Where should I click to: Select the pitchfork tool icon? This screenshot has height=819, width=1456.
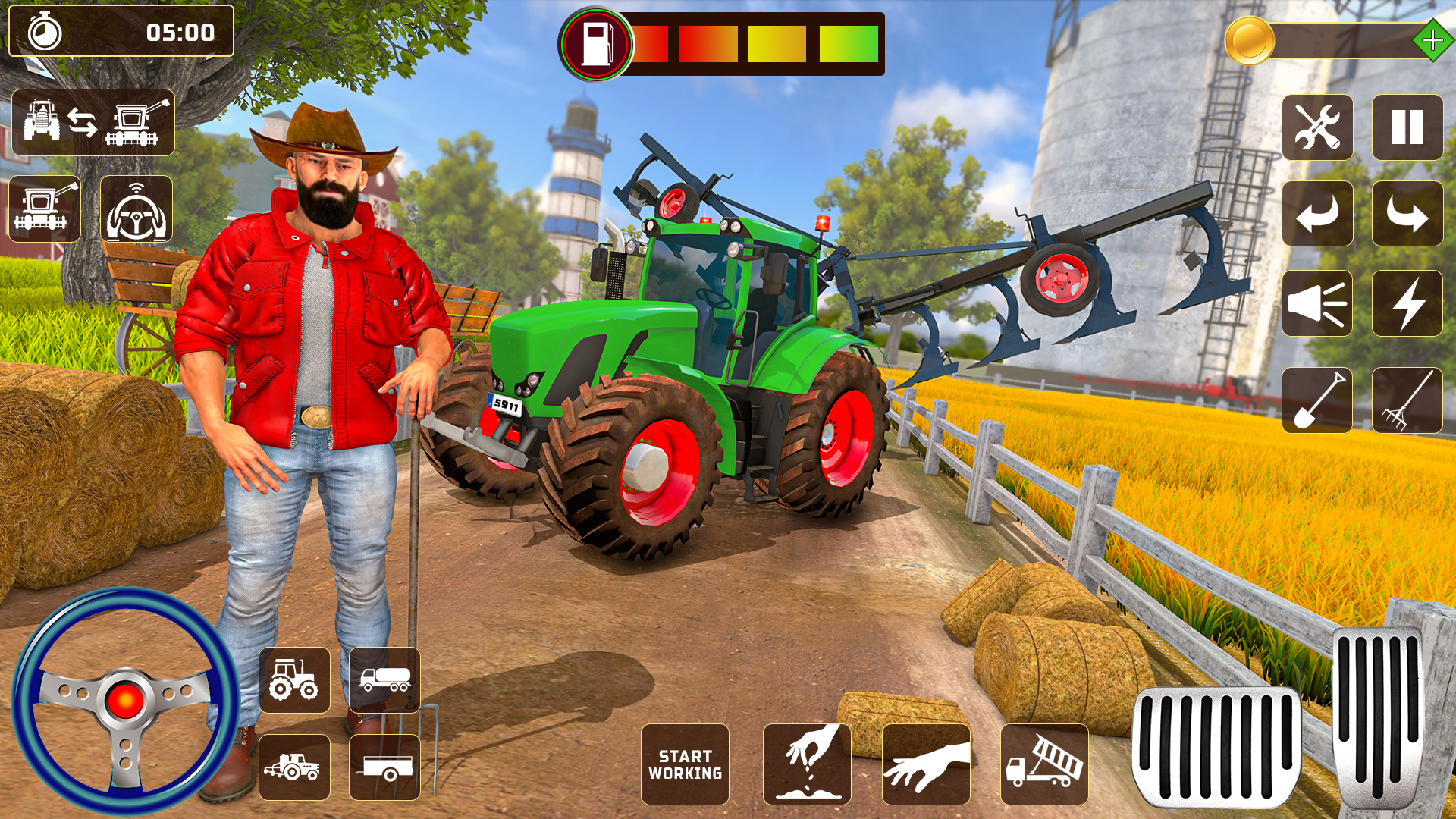point(1409,400)
